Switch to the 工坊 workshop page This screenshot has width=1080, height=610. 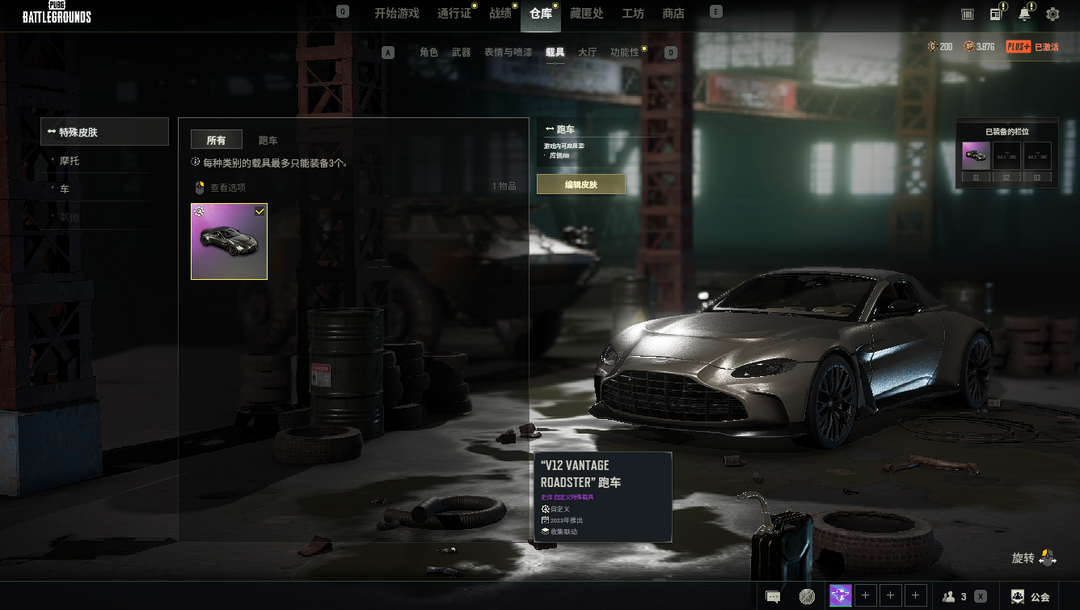click(633, 14)
